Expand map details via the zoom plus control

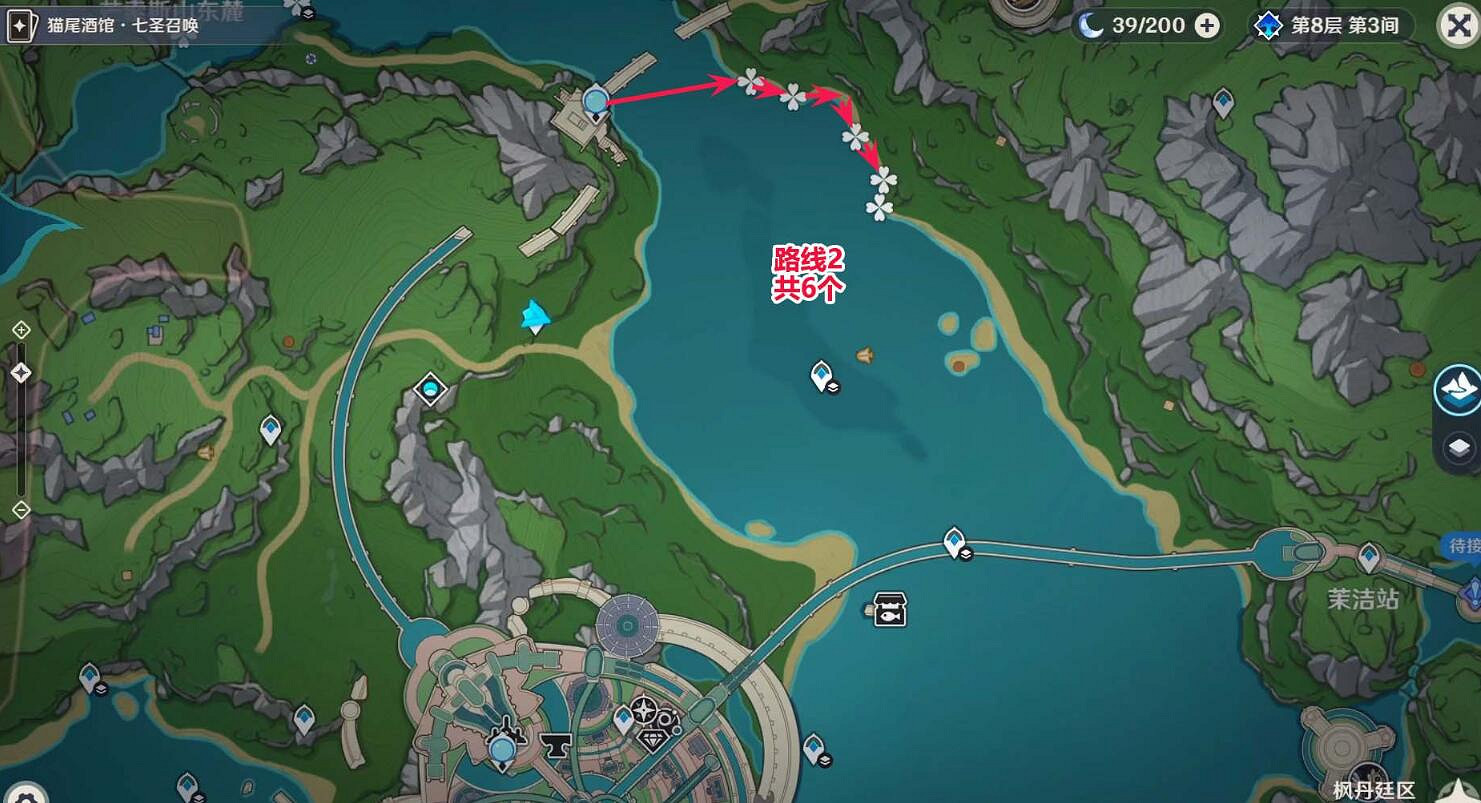(x=20, y=328)
